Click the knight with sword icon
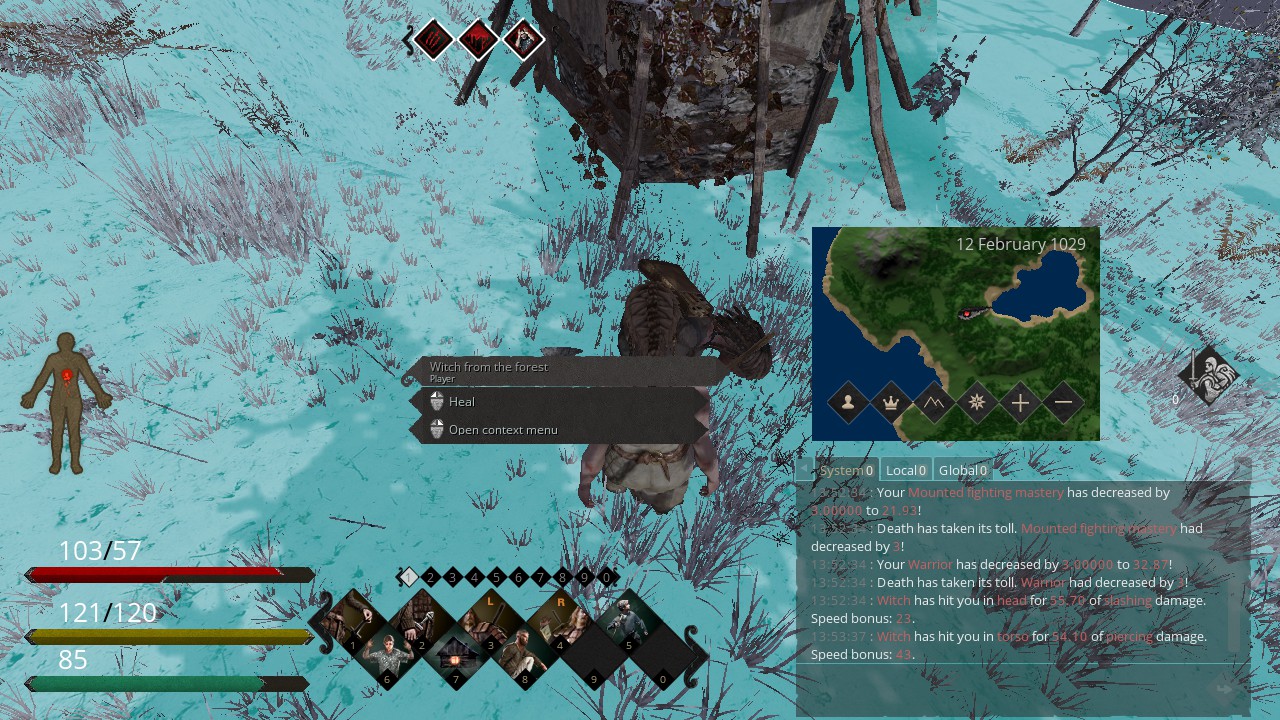The width and height of the screenshot is (1280, 720). [1207, 376]
